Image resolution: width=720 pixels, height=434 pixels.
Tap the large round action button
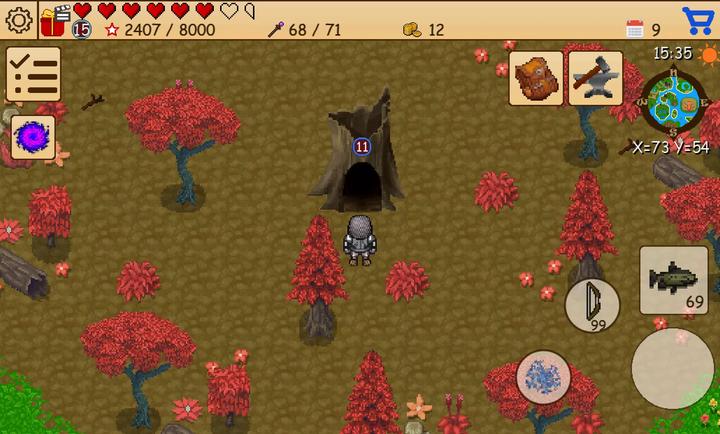(673, 369)
